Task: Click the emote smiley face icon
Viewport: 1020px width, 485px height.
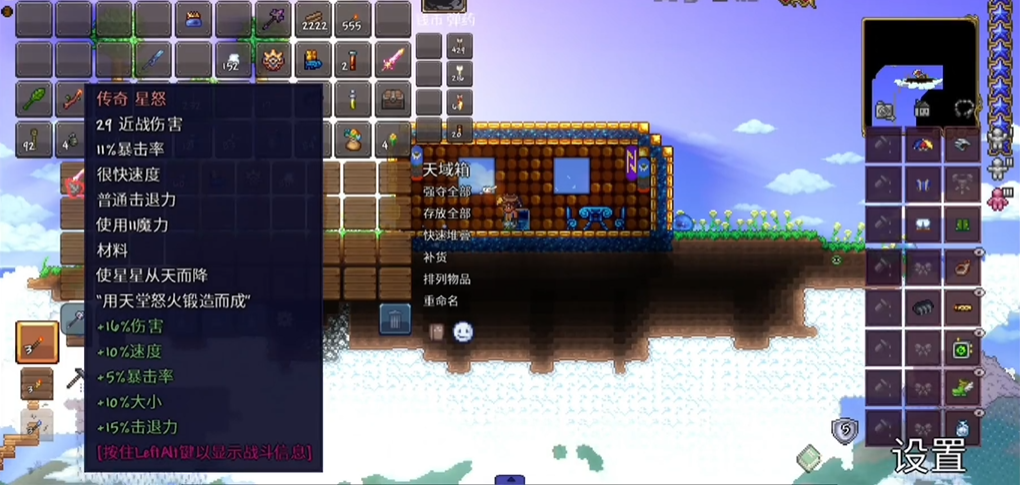Action: tap(462, 332)
